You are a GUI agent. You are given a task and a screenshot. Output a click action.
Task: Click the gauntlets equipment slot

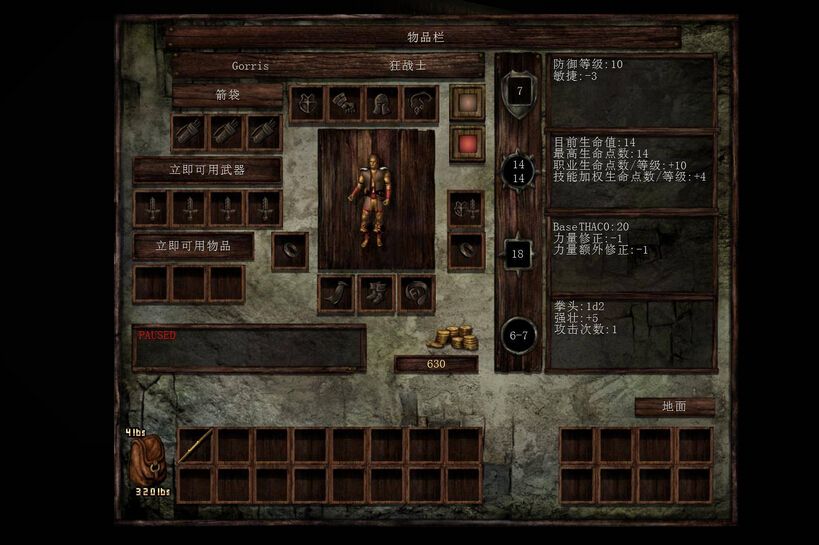click(x=344, y=103)
